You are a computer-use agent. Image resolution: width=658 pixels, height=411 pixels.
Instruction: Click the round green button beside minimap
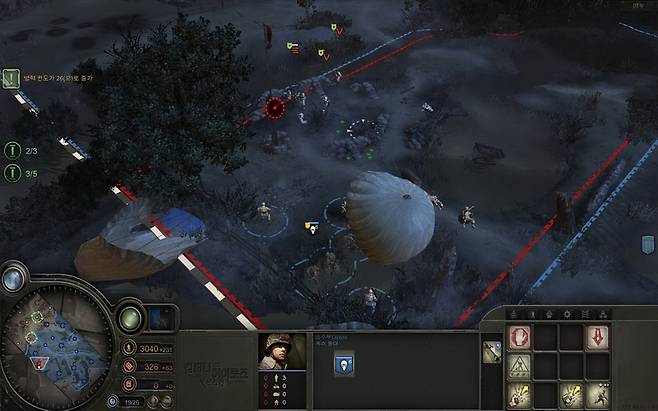click(x=131, y=319)
